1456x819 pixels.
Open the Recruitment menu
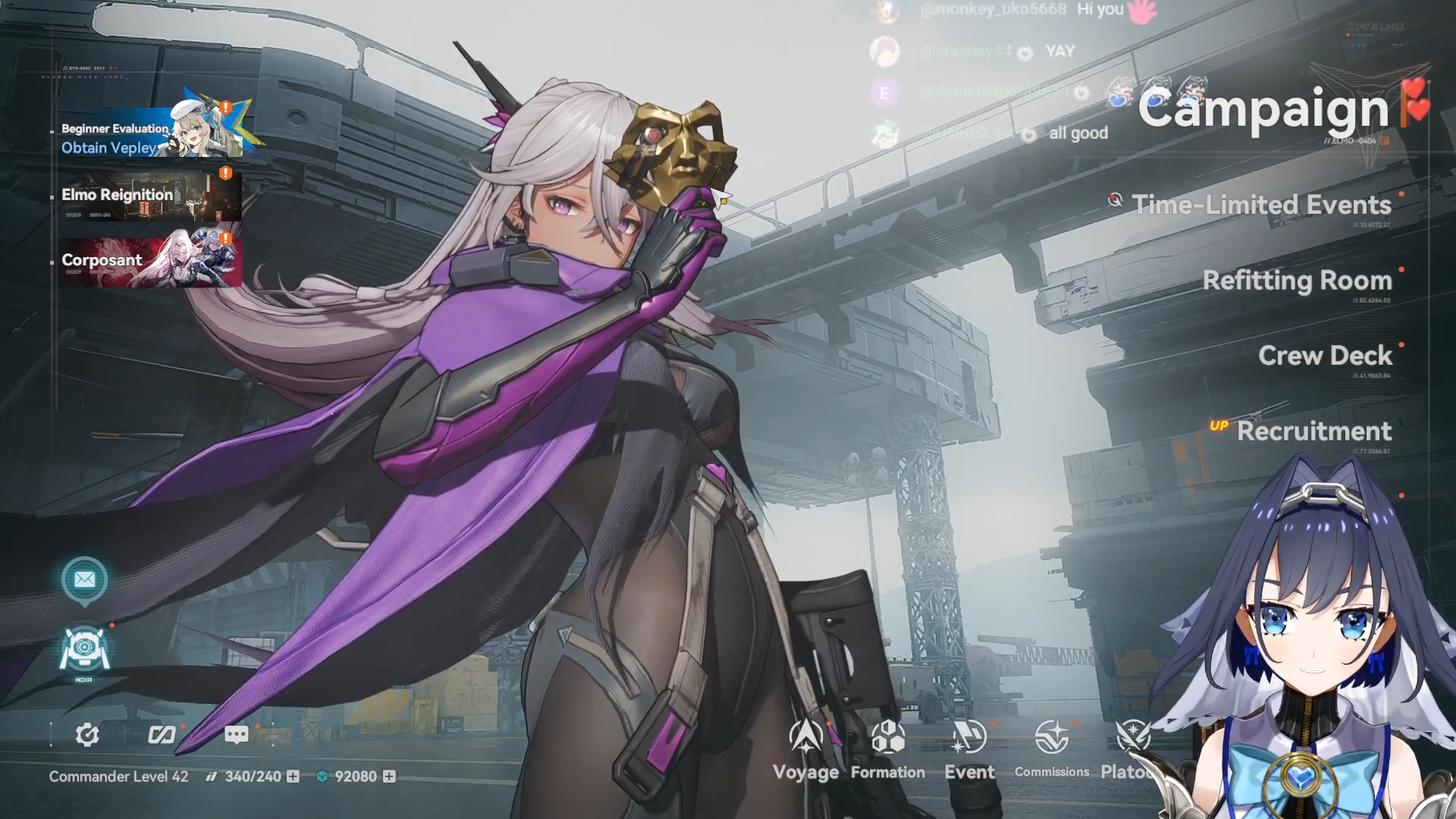pos(1313,431)
